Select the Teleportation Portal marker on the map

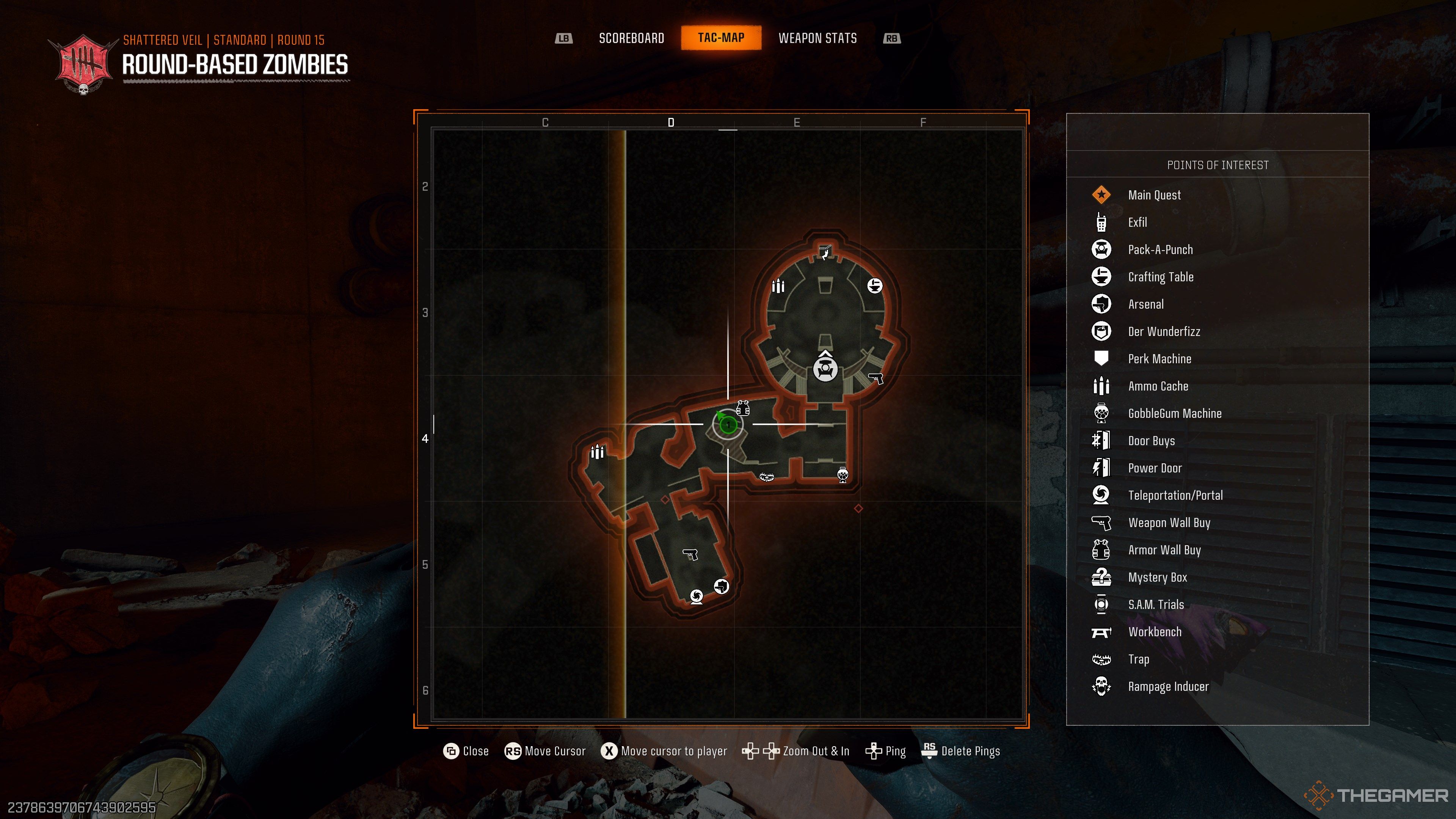pyautogui.click(x=697, y=596)
